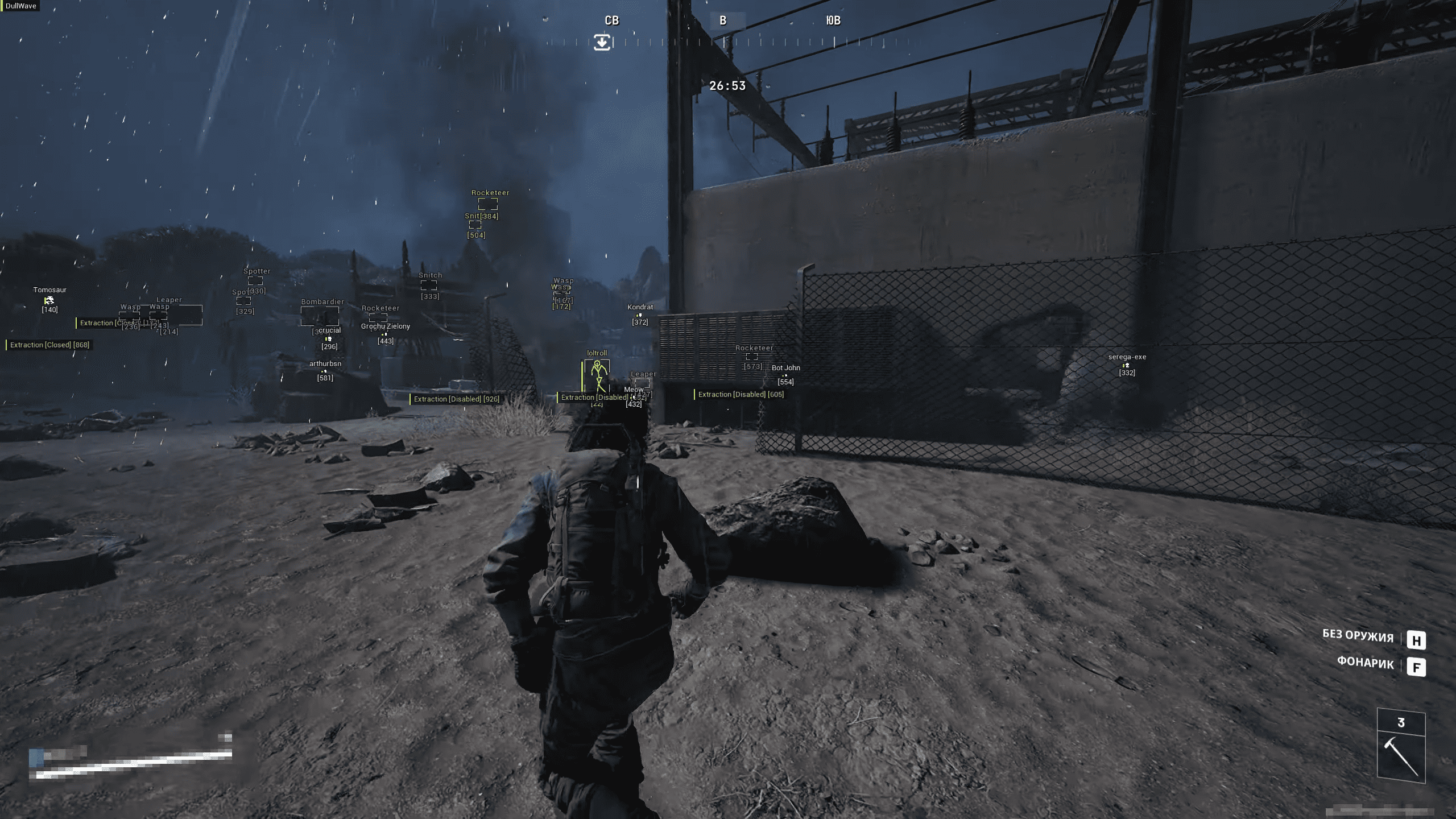Click the compass center marker icon
The height and width of the screenshot is (819, 1456).
(603, 43)
